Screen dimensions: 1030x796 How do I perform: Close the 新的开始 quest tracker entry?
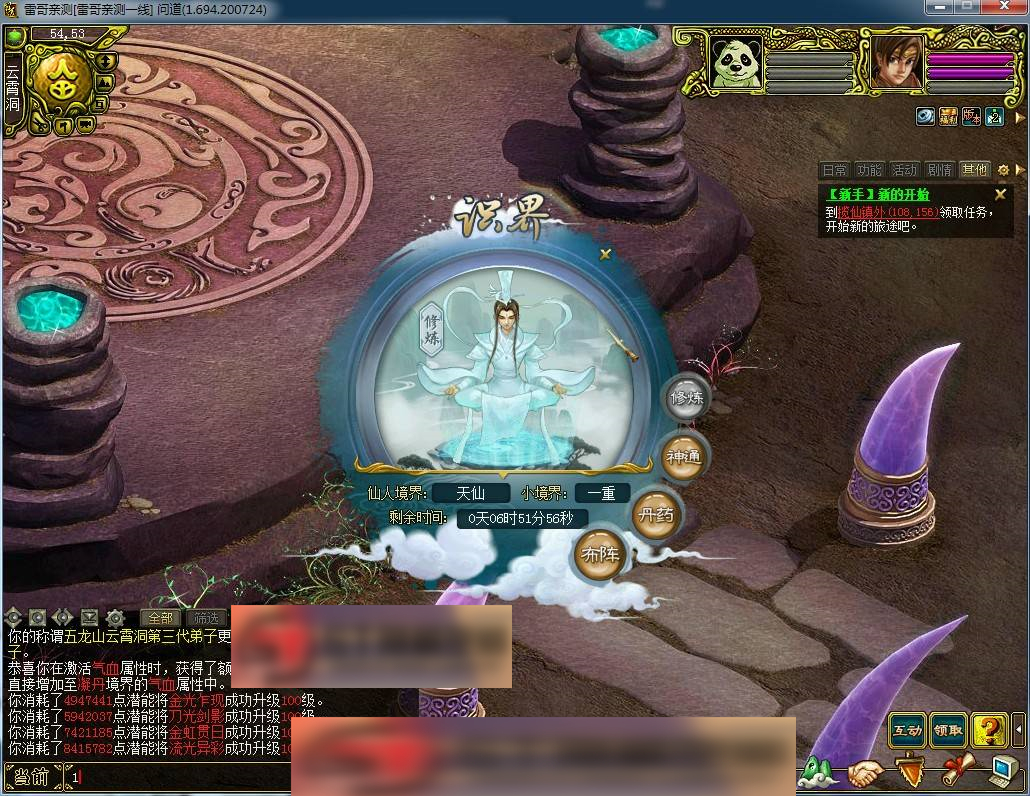[x=1000, y=195]
